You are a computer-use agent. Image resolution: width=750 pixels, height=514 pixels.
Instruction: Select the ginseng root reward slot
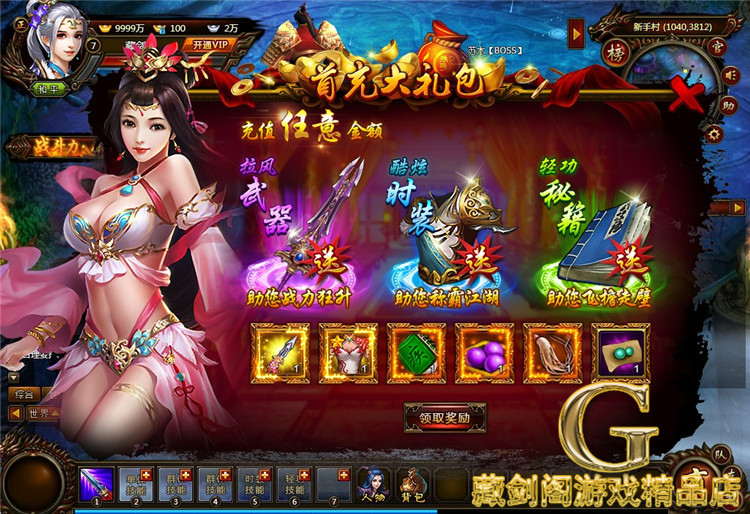pyautogui.click(x=551, y=353)
